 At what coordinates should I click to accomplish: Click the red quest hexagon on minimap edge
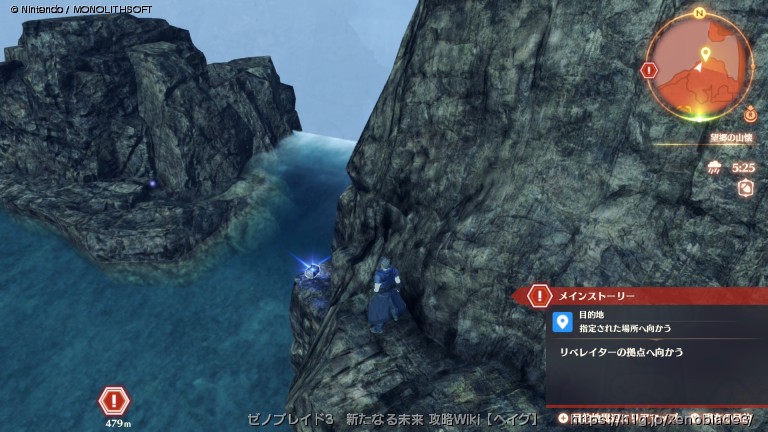click(x=650, y=71)
